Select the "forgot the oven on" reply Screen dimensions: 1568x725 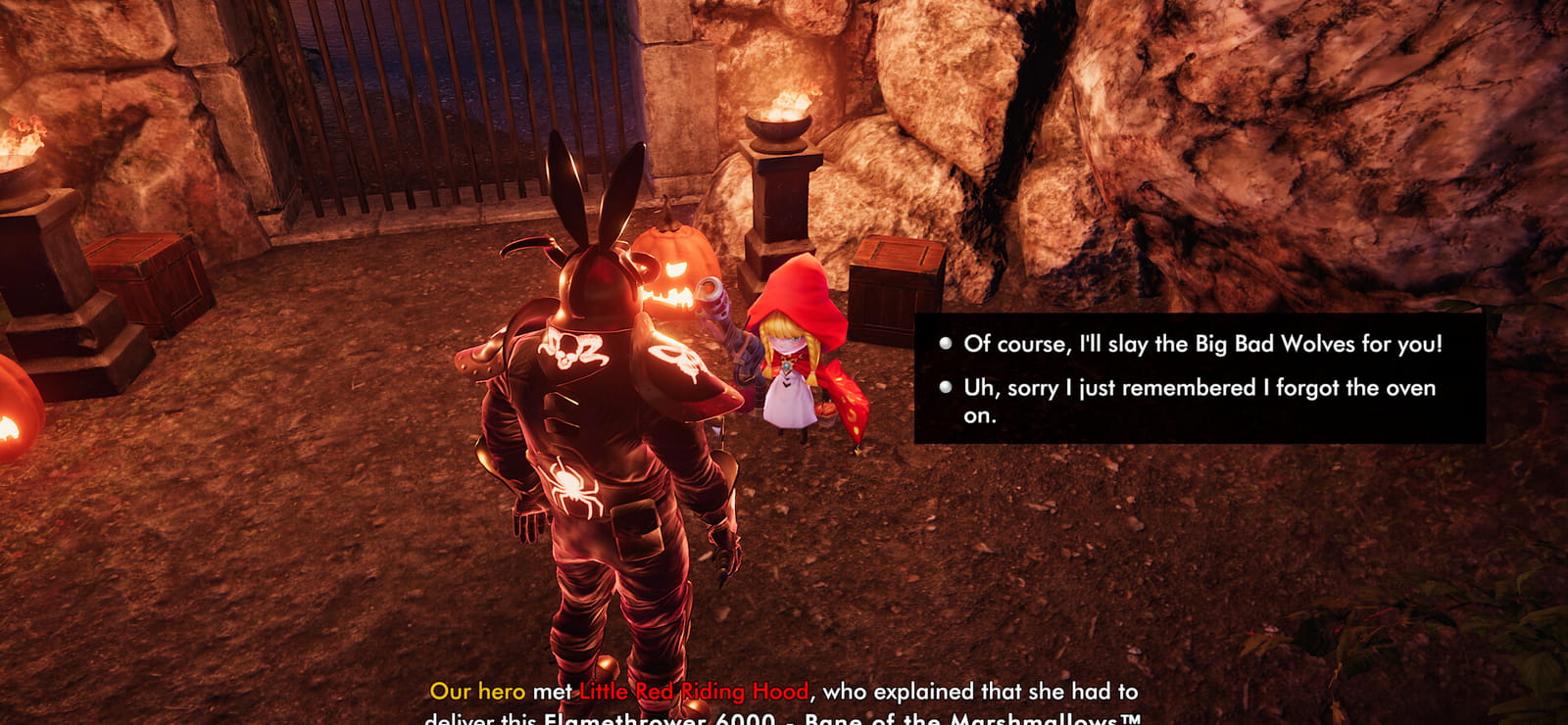coord(1198,389)
